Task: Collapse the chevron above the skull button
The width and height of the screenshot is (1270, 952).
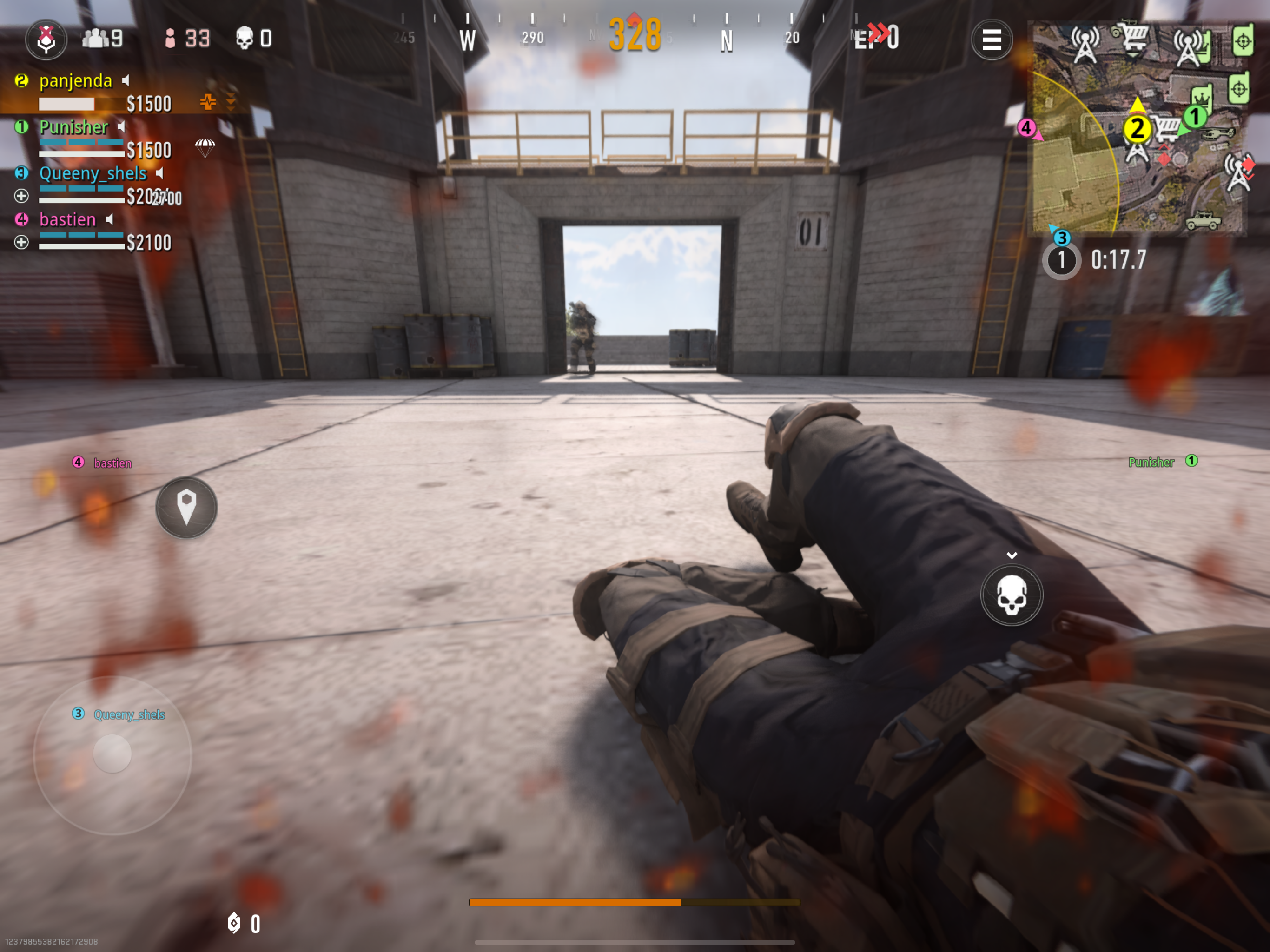Action: 1011,555
